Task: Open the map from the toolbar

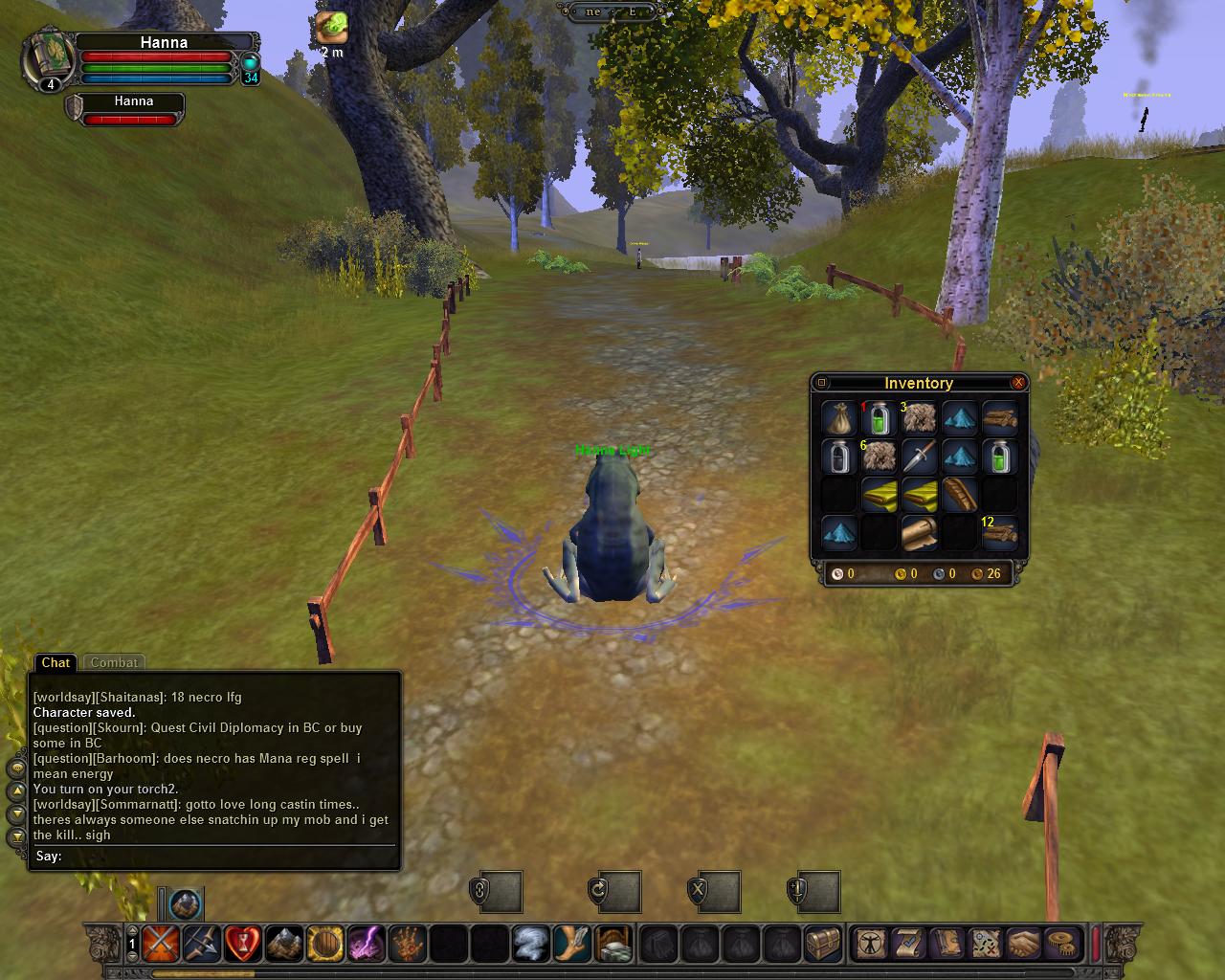Action: pyautogui.click(x=984, y=944)
